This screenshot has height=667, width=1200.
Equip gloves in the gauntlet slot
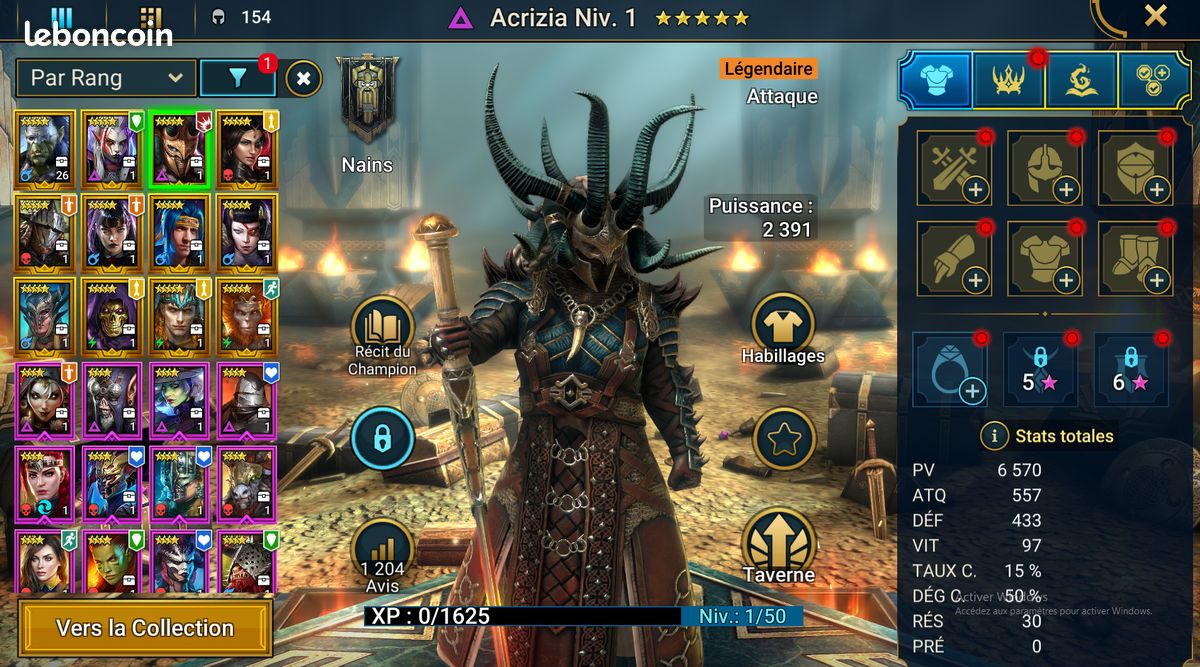click(954, 259)
